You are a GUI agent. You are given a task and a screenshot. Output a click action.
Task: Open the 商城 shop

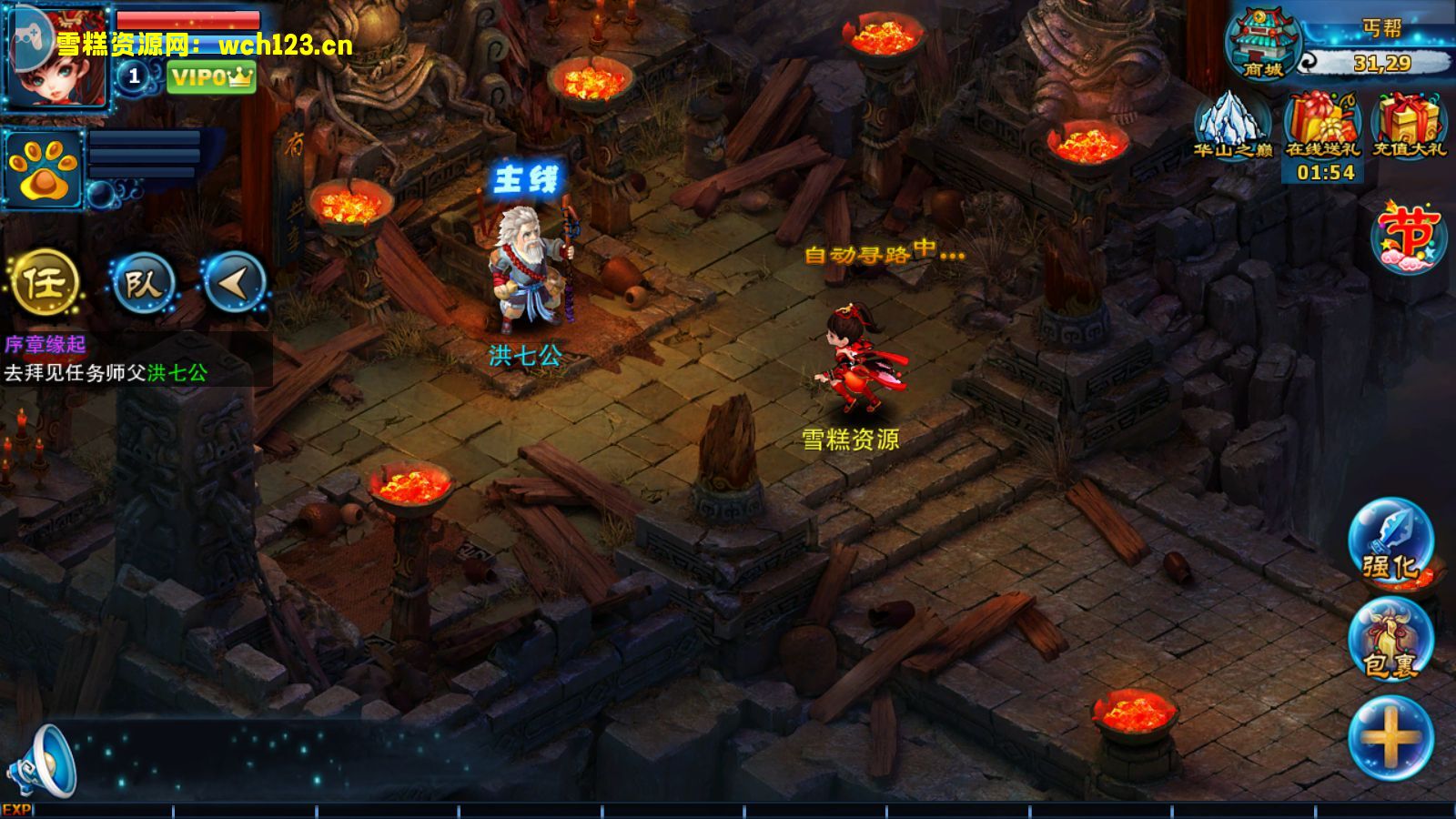1263,45
